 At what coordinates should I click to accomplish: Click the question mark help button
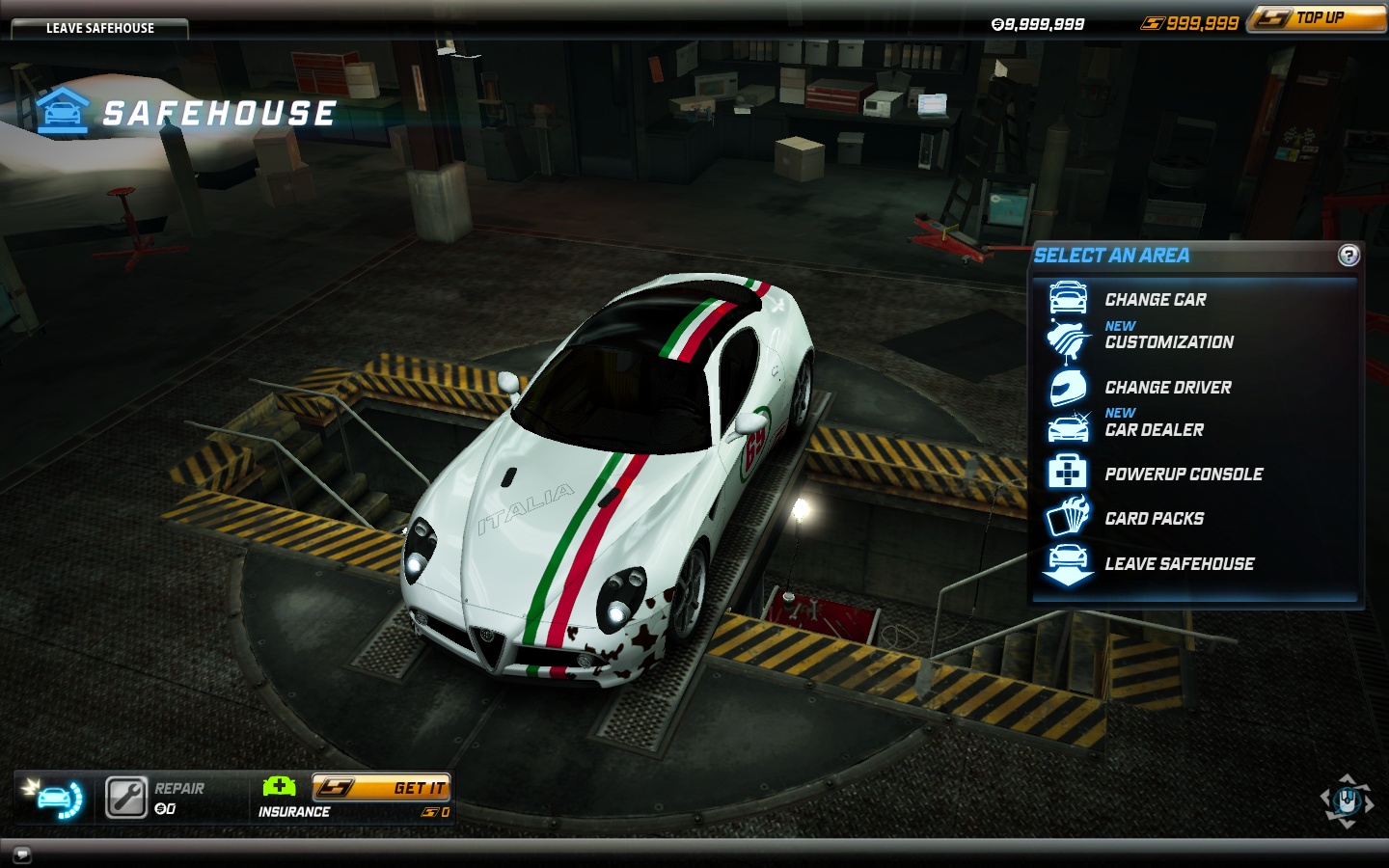coord(1348,256)
